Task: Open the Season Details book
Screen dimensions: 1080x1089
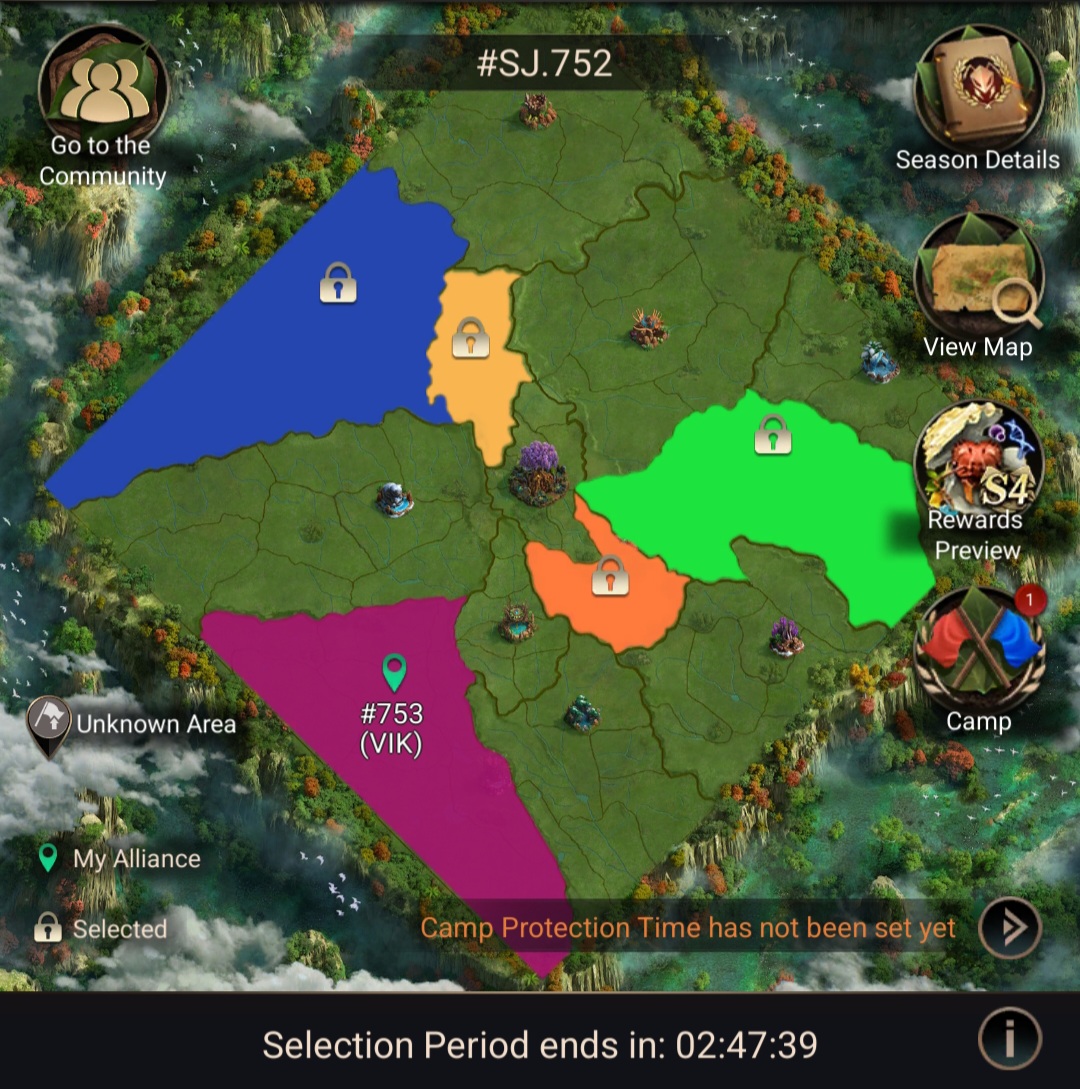Action: [x=978, y=88]
